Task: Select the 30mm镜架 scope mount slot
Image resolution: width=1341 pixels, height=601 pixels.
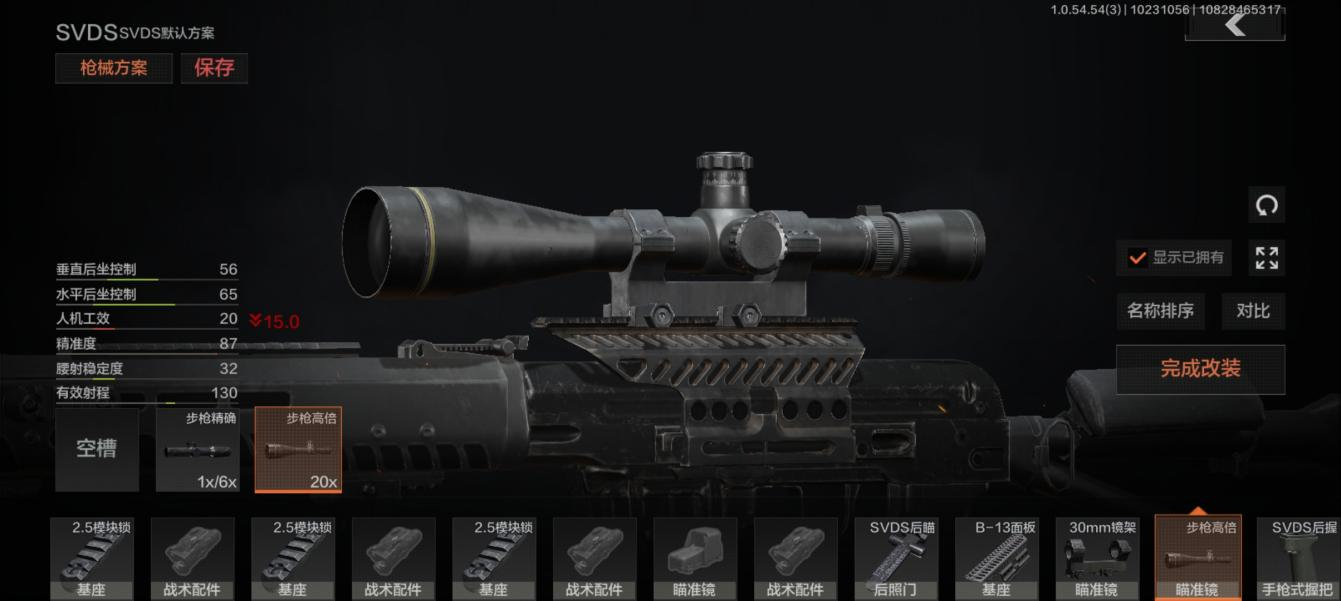Action: click(x=1097, y=558)
